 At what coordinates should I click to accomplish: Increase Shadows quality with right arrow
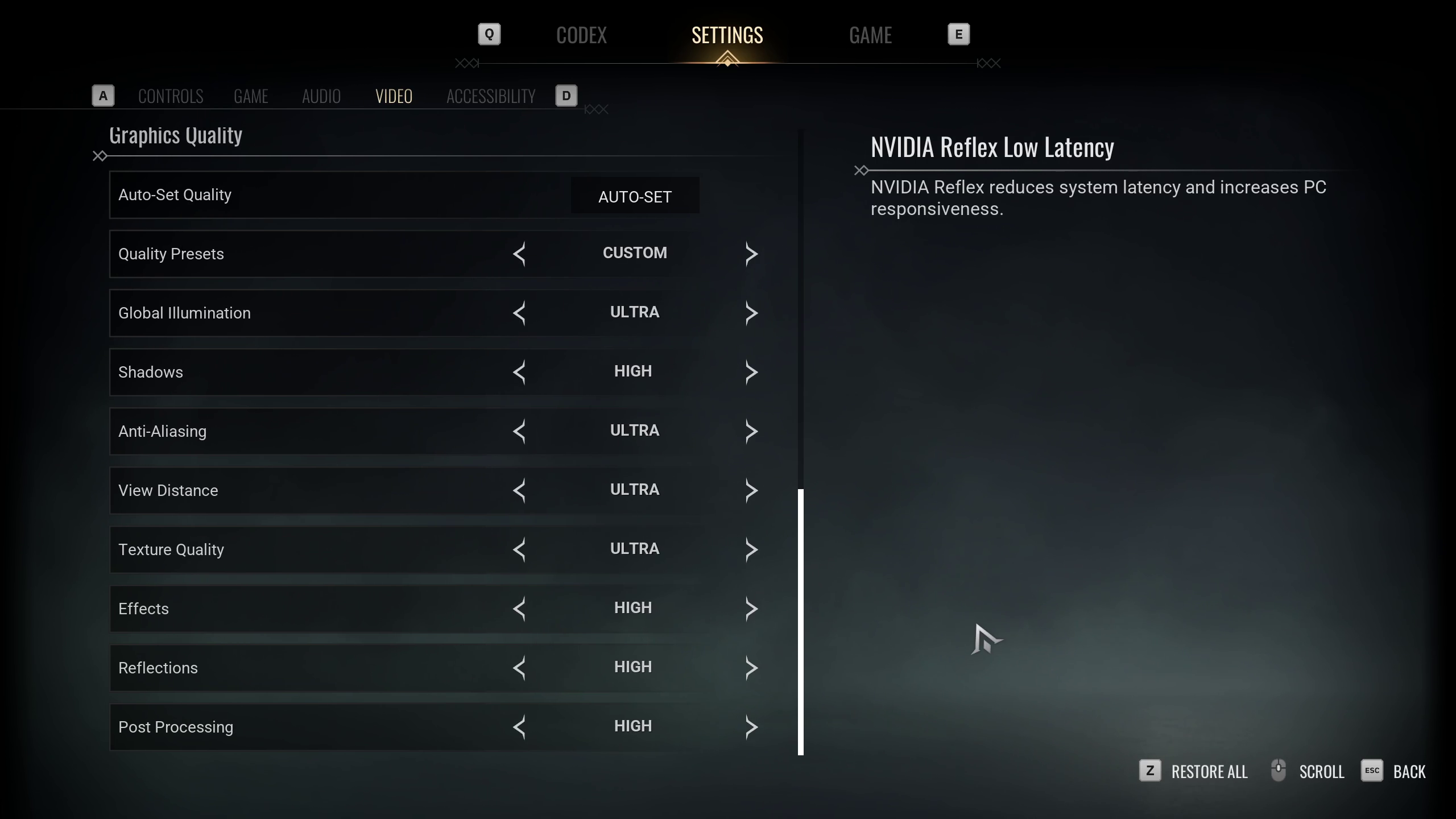751,372
